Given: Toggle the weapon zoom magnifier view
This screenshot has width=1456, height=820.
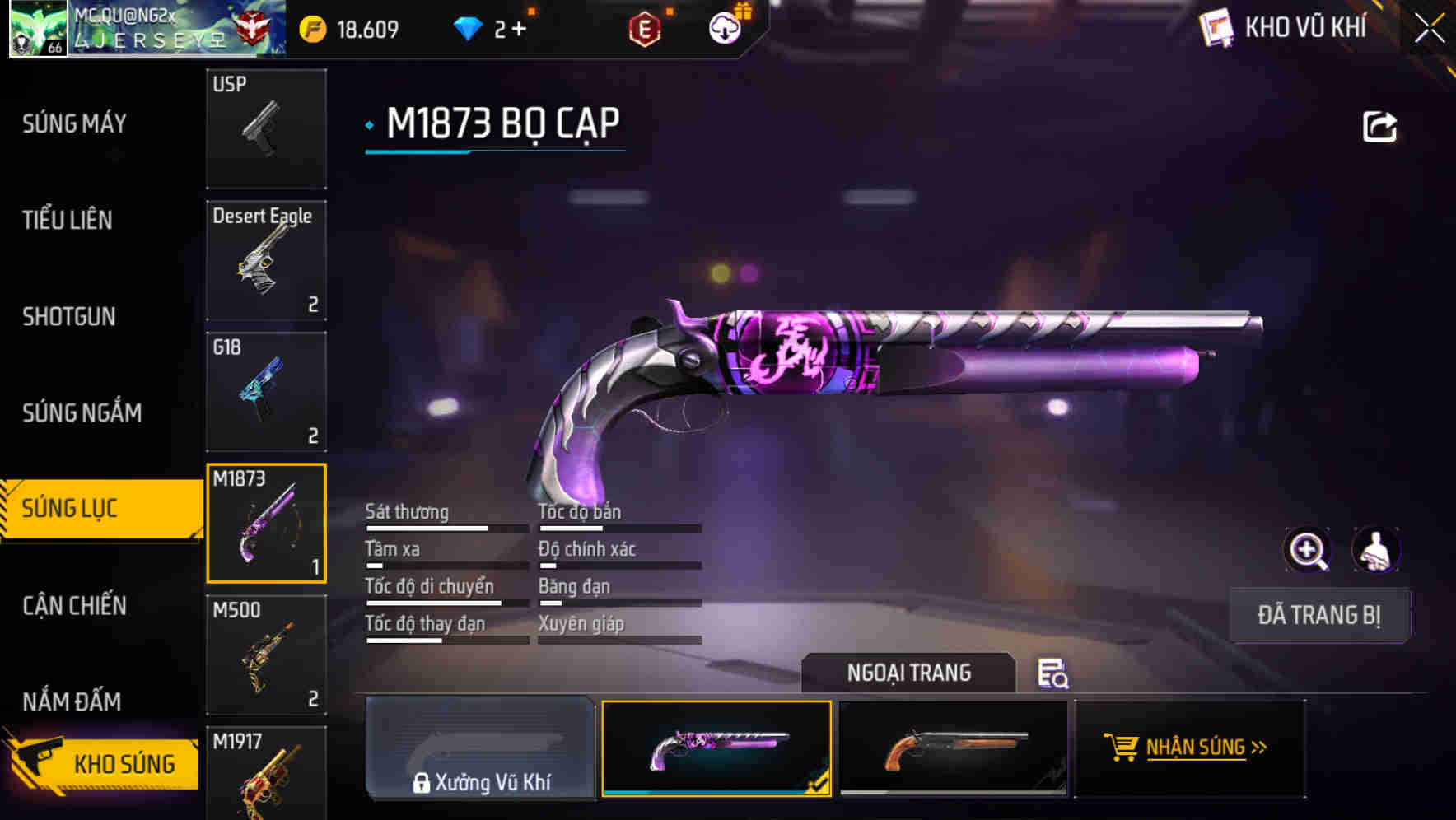Looking at the screenshot, I should (x=1307, y=550).
